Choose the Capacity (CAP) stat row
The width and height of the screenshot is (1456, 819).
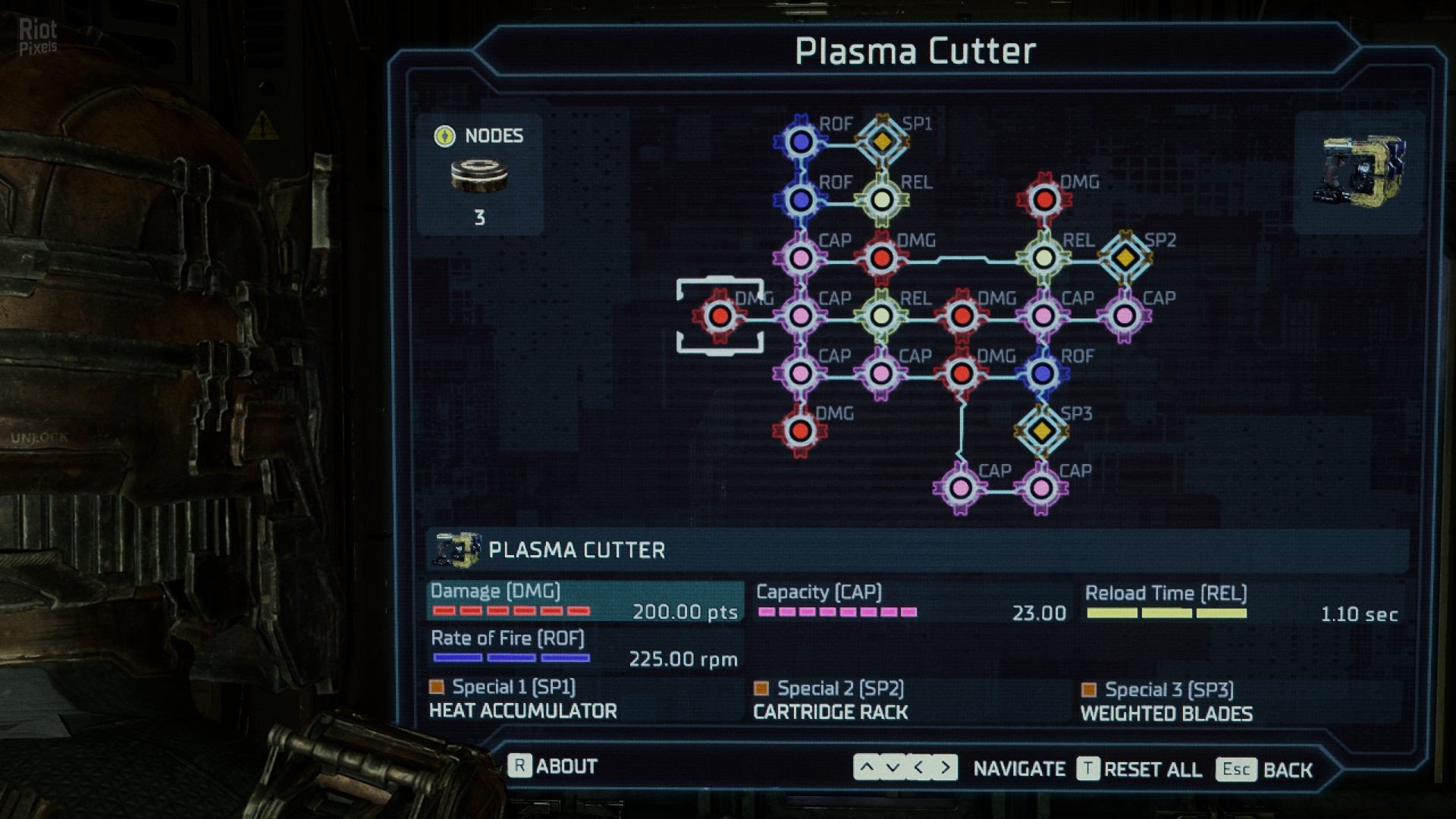coord(910,602)
